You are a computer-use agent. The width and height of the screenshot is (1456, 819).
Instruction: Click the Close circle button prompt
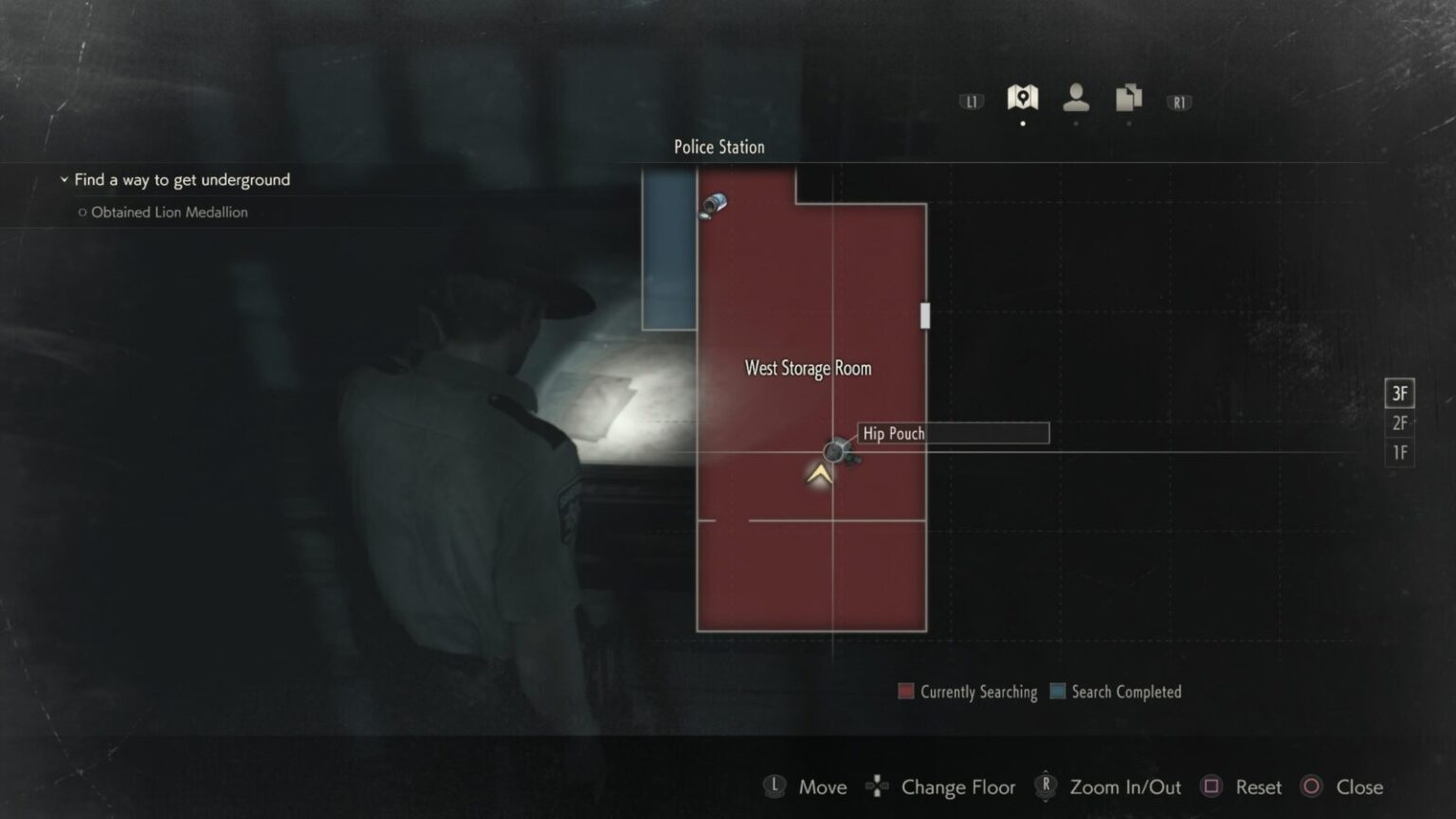[1313, 786]
